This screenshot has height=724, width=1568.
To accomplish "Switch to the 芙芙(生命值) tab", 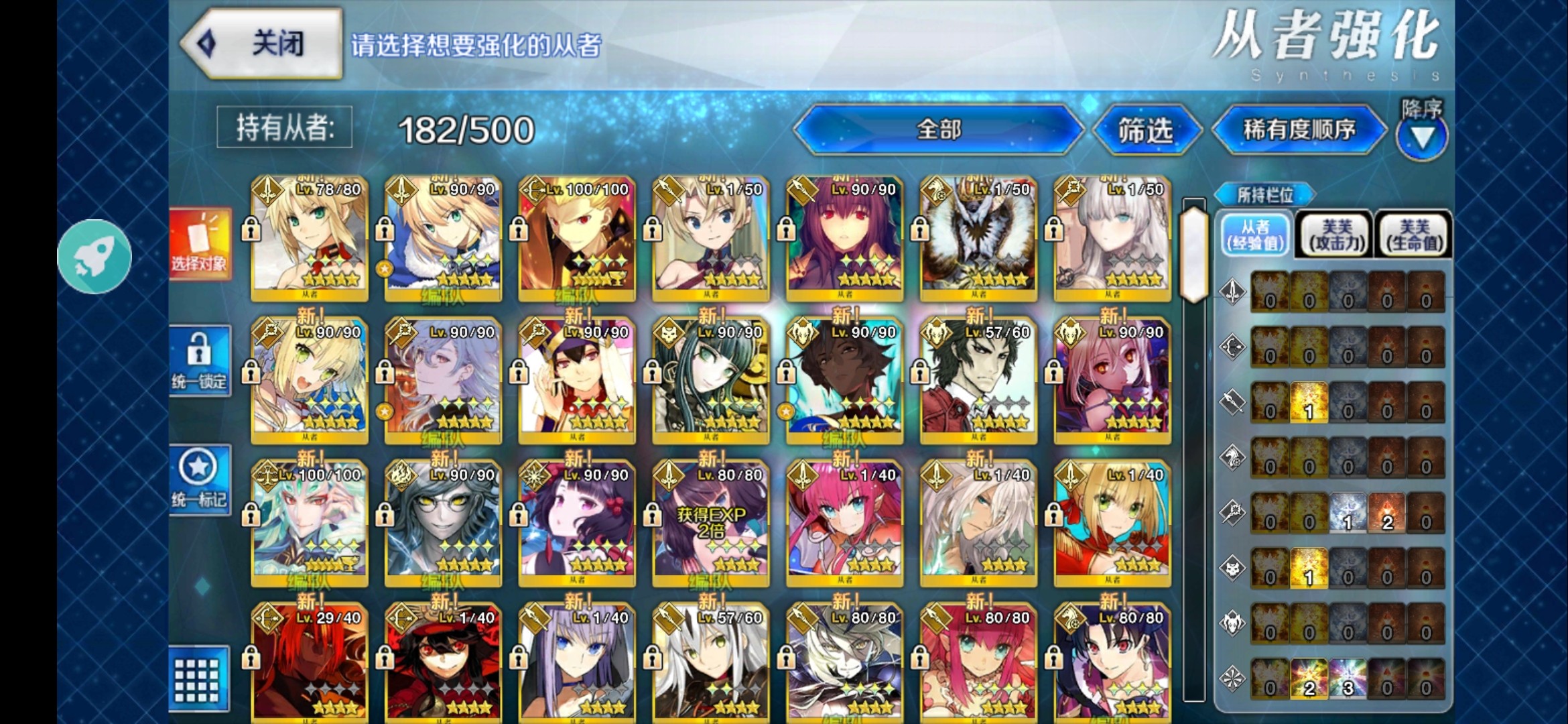I will point(1414,235).
